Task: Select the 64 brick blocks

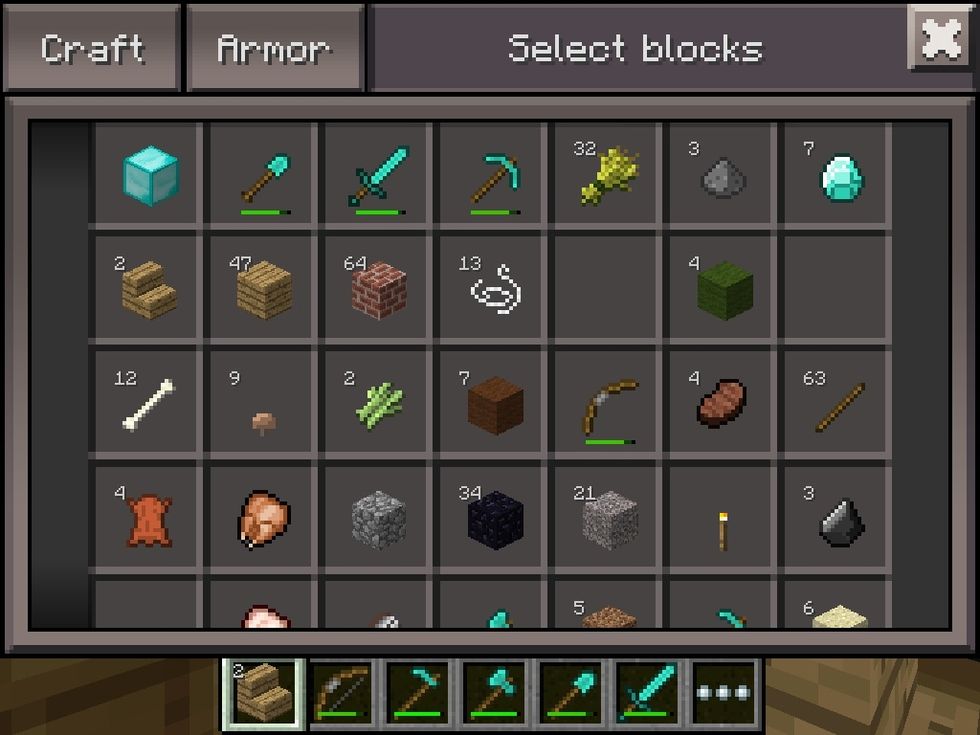Action: 379,289
